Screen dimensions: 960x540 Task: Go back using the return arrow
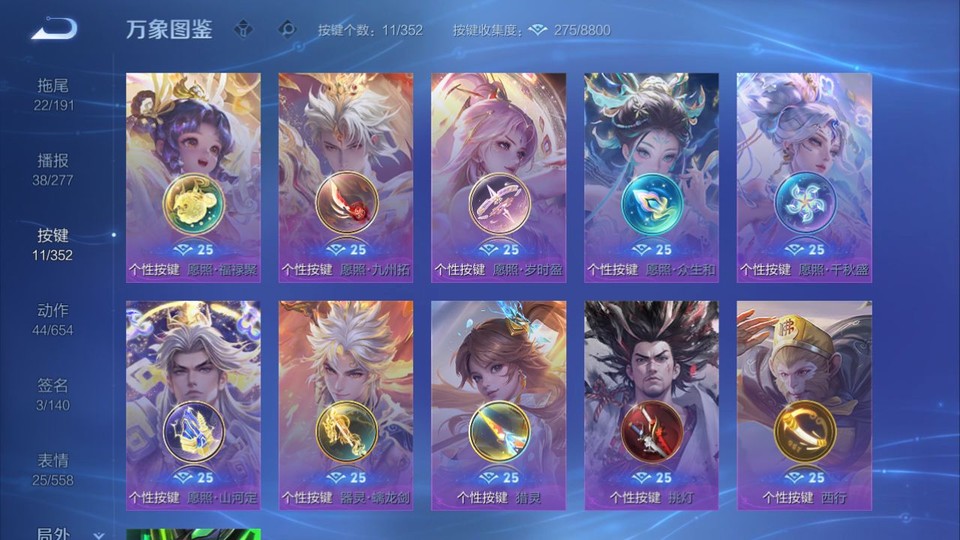(53, 29)
